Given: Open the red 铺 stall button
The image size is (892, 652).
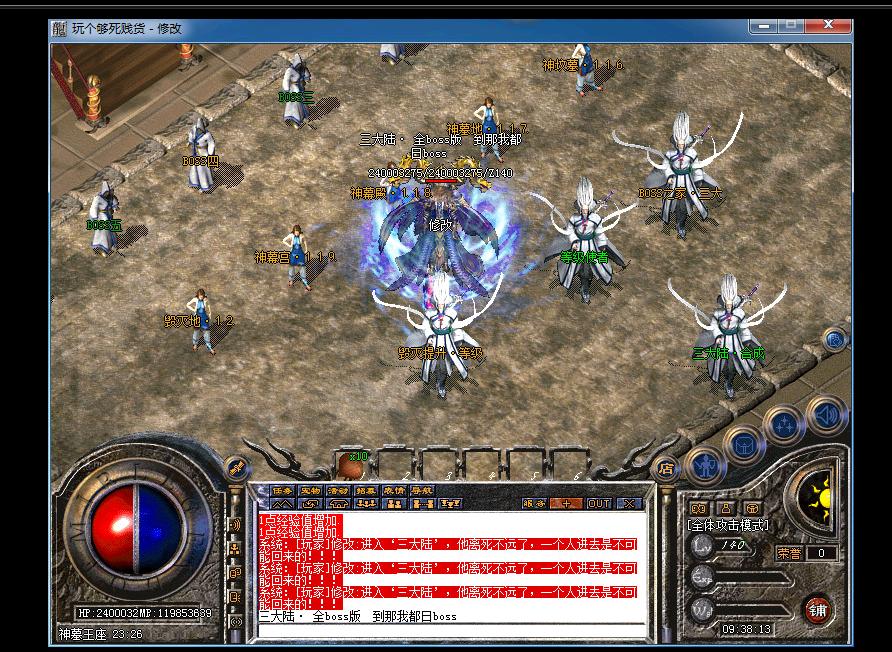Looking at the screenshot, I should click(x=817, y=609).
